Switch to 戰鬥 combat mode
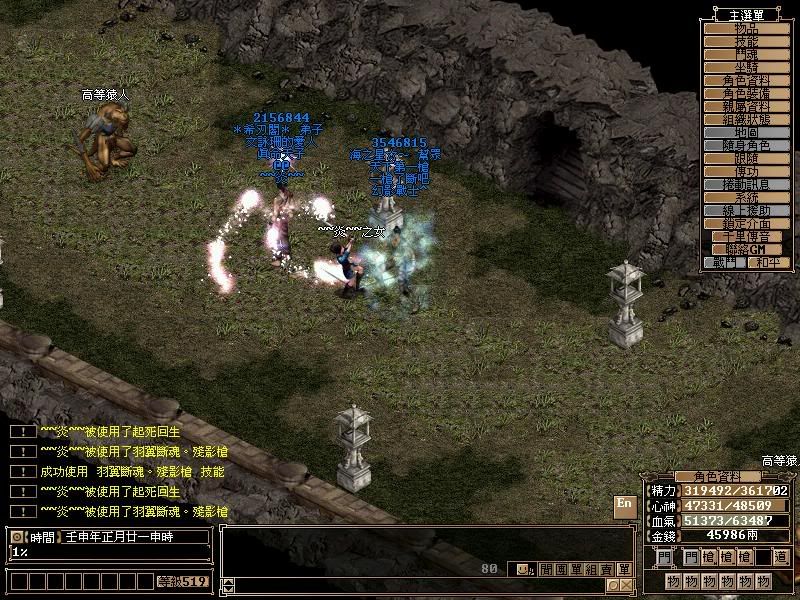Screen dimensions: 800x600 (x=727, y=262)
